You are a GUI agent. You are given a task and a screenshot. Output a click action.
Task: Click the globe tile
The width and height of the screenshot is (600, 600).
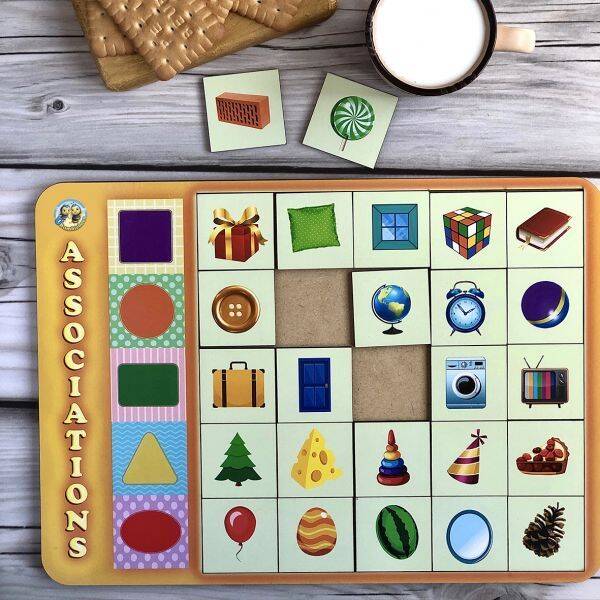click(x=390, y=306)
